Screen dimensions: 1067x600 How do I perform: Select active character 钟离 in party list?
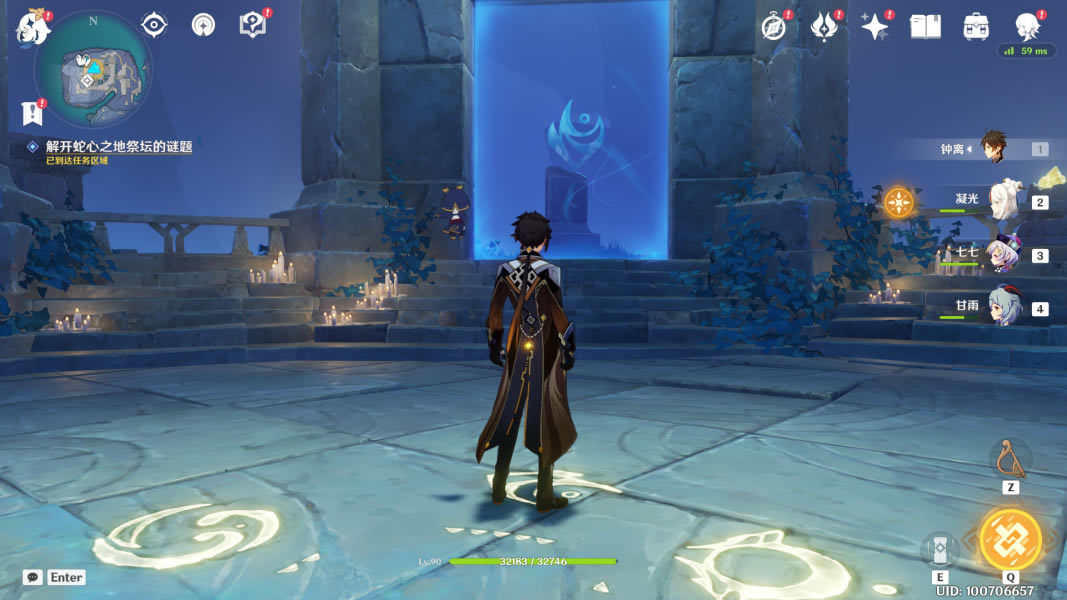pos(992,148)
